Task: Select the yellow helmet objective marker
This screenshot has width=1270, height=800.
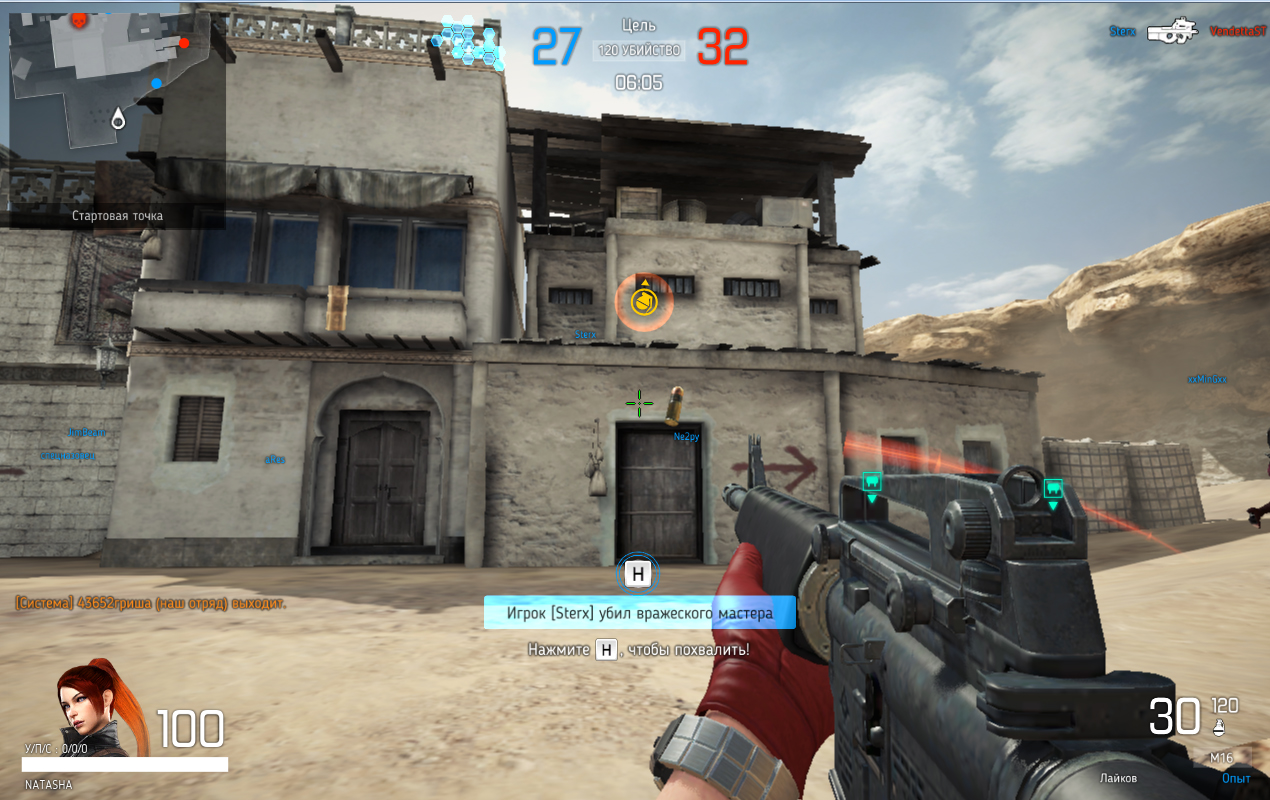Action: (x=644, y=300)
